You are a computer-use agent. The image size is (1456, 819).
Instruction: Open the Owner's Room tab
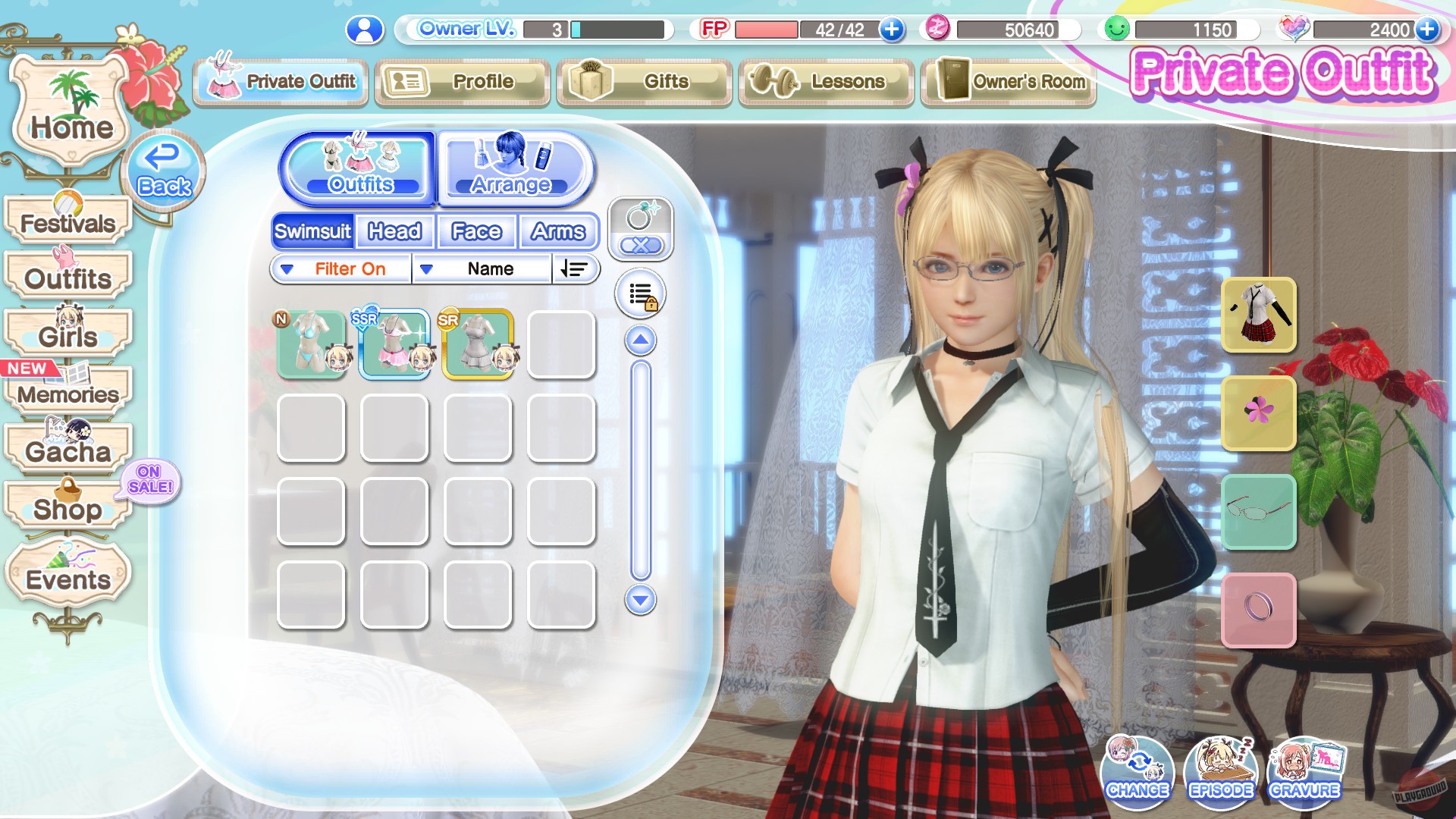coord(1007,82)
